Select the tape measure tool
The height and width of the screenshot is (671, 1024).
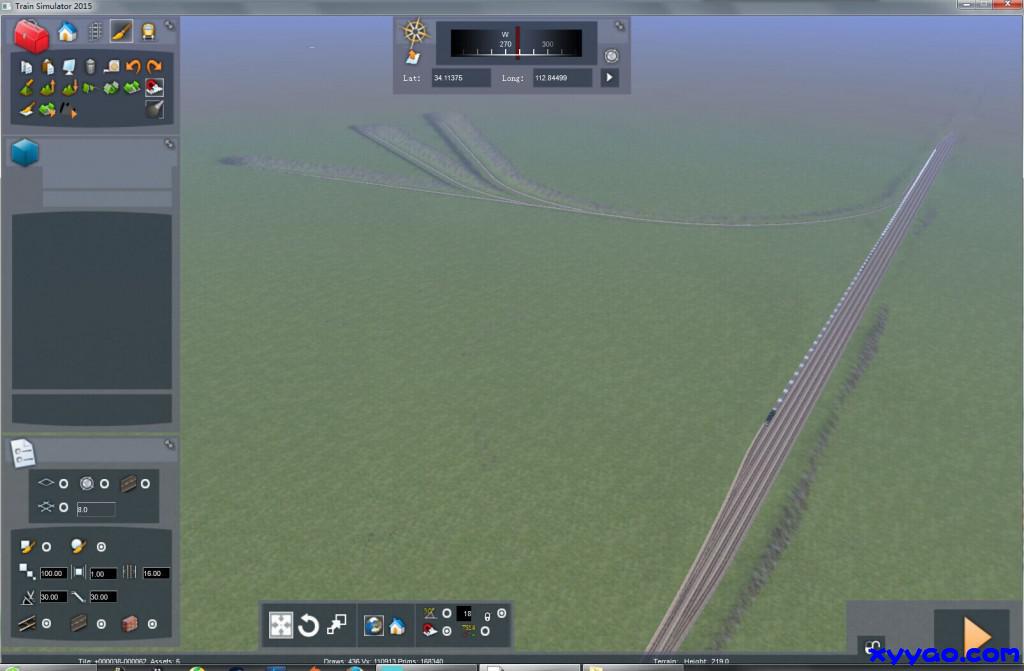(x=111, y=67)
